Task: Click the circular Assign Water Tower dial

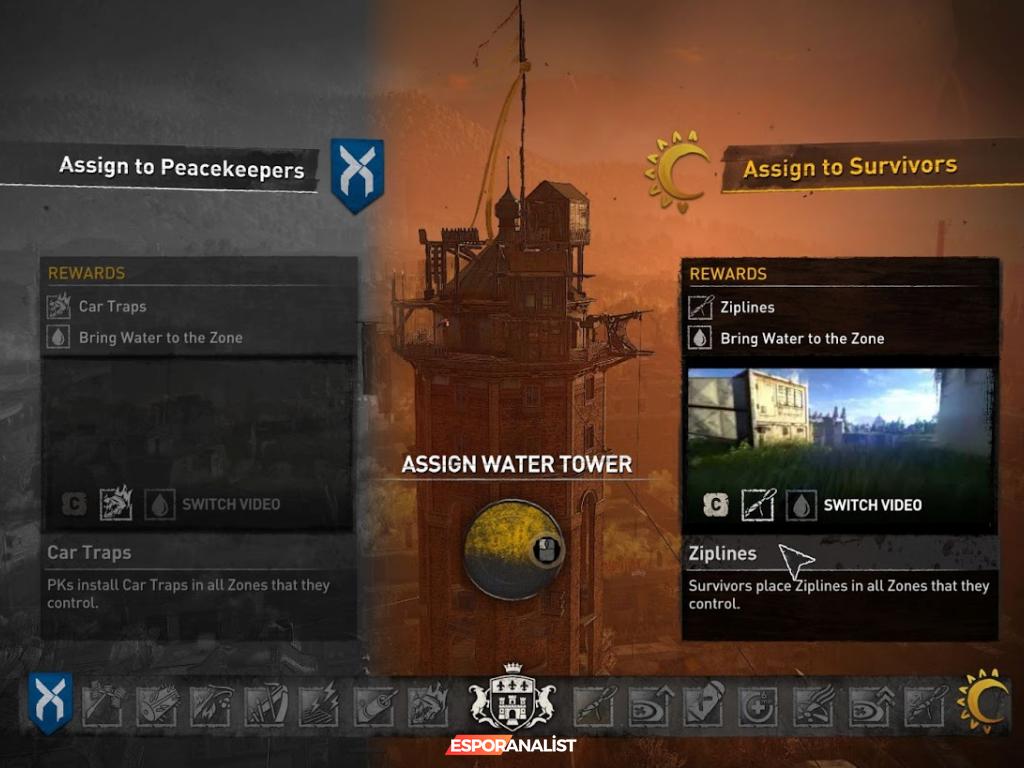Action: (513, 549)
